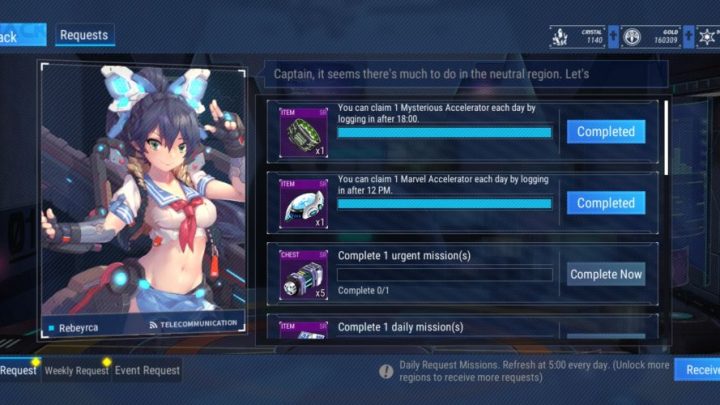Click the Requests header label
Image resolution: width=720 pixels, height=405 pixels.
tap(84, 35)
